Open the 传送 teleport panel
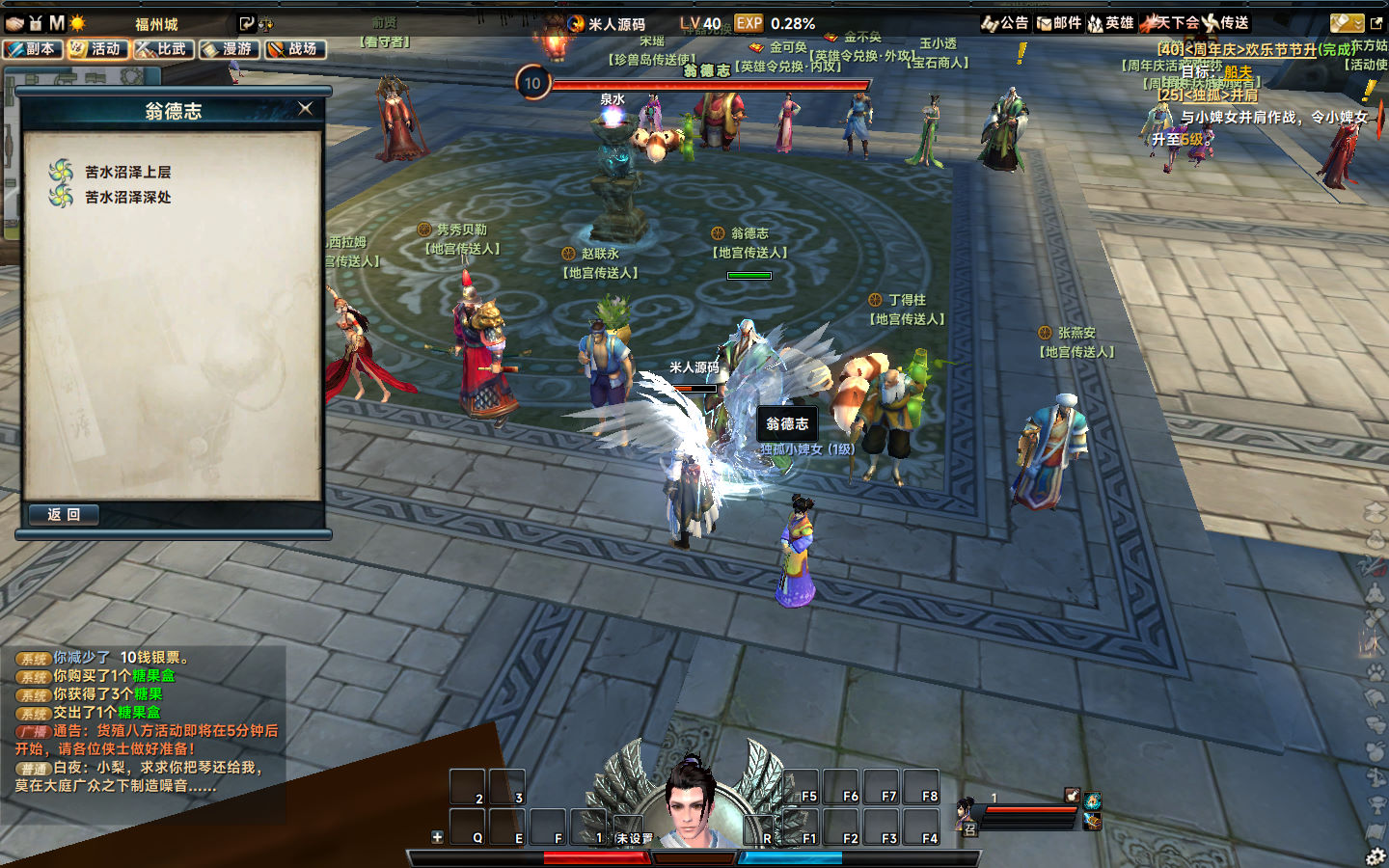This screenshot has height=868, width=1389. (1226, 23)
